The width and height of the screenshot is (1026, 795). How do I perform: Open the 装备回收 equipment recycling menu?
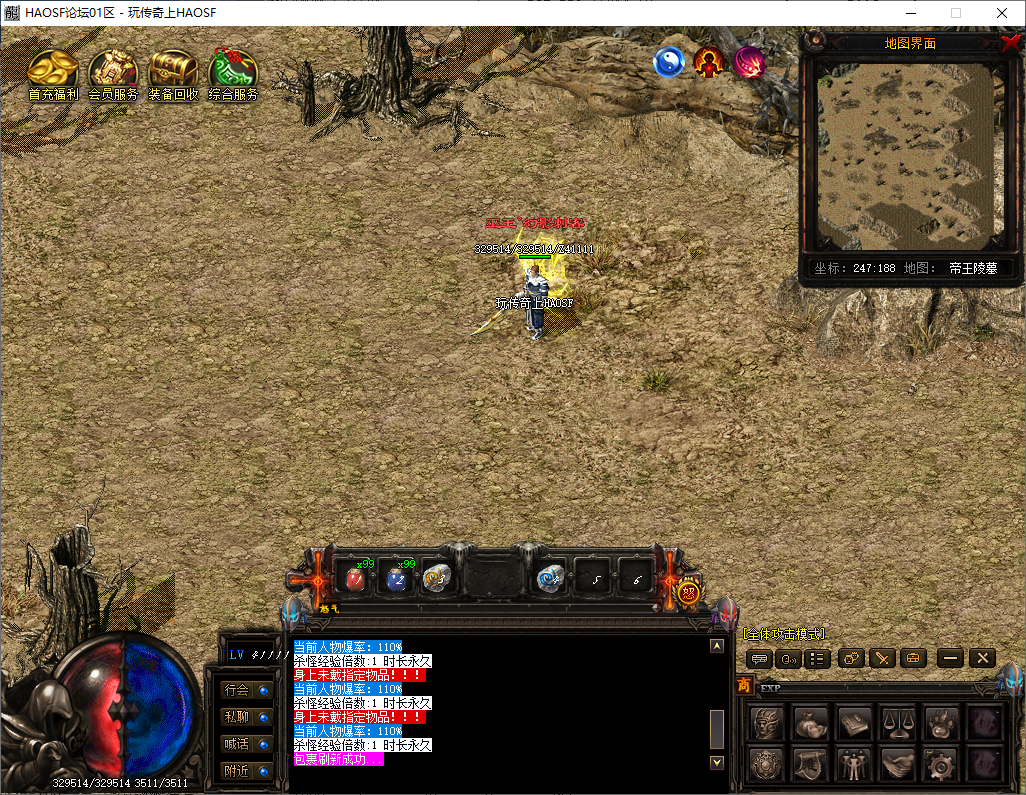pos(173,72)
